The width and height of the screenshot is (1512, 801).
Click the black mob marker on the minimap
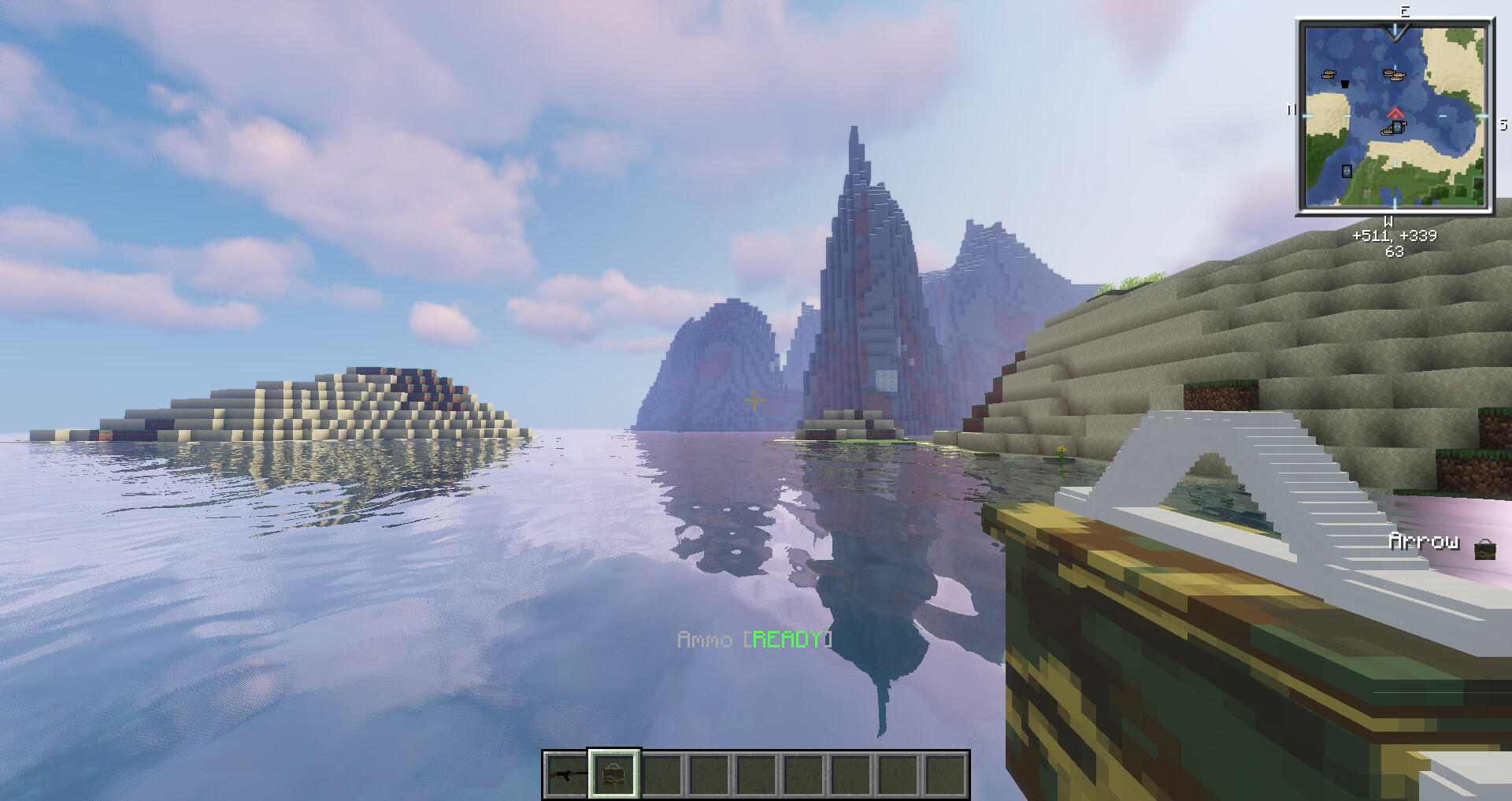tap(1345, 83)
